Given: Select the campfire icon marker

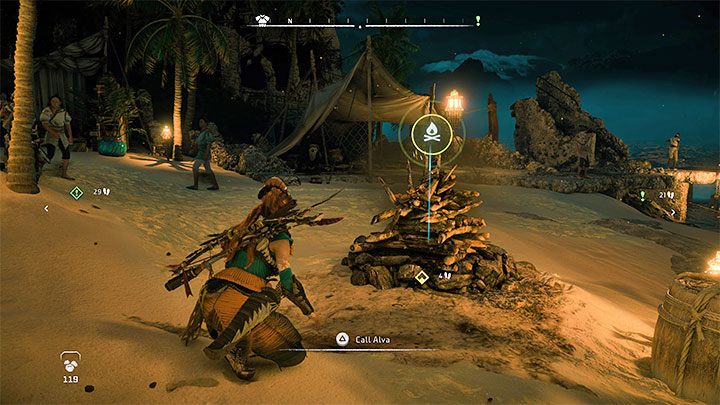Looking at the screenshot, I should tap(431, 133).
